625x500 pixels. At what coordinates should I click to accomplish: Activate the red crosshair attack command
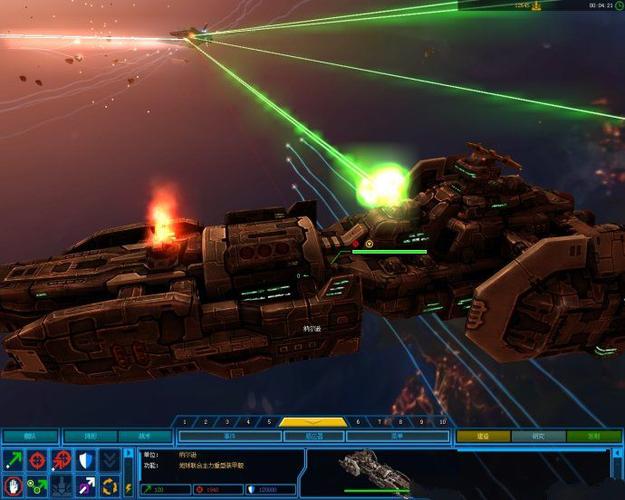pyautogui.click(x=37, y=460)
